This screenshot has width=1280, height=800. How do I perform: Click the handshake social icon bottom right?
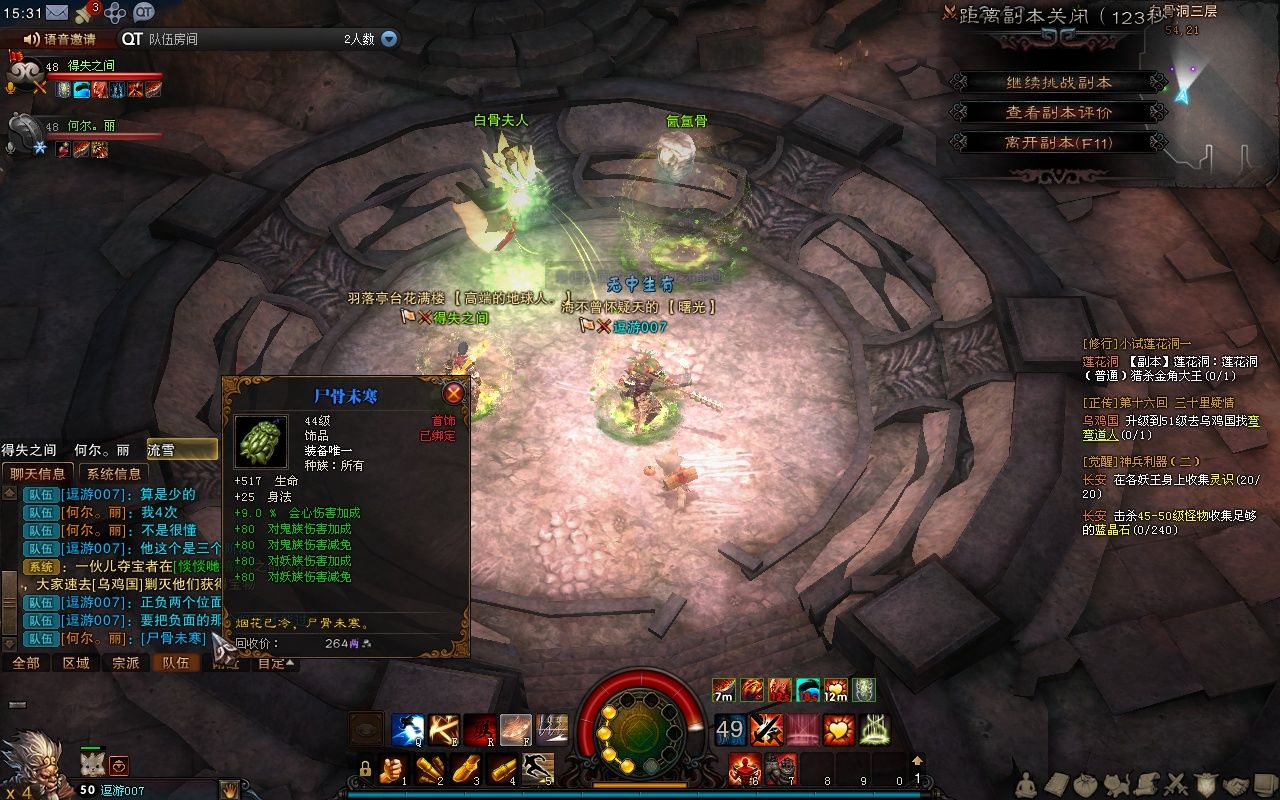[x=1238, y=784]
